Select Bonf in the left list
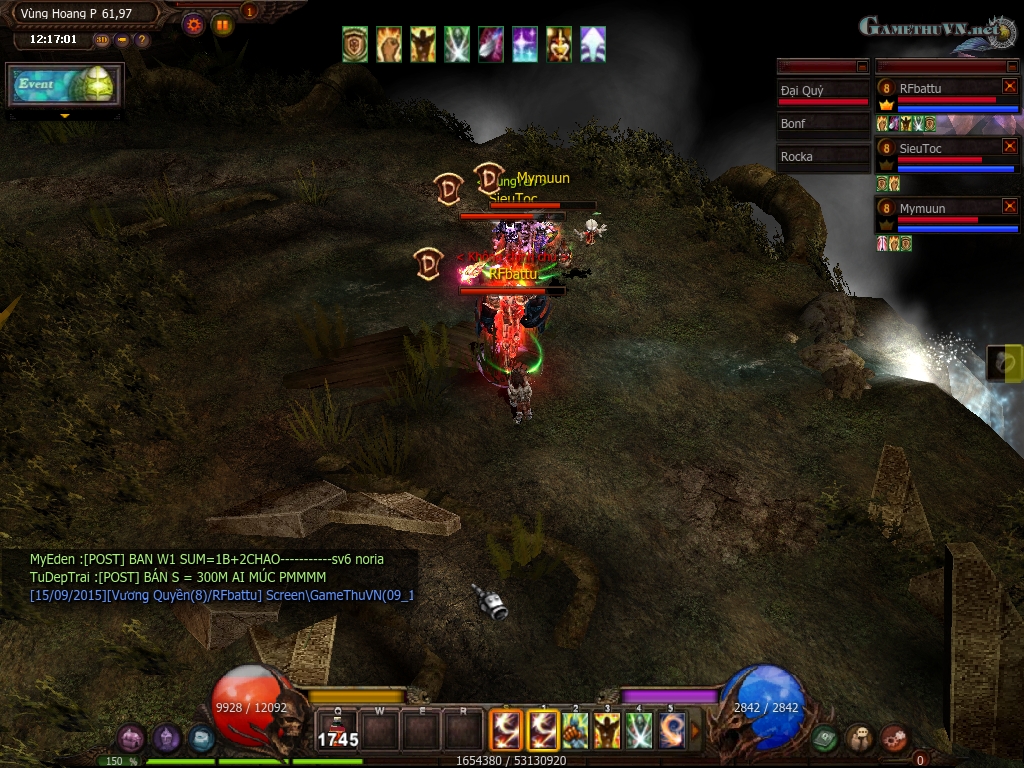This screenshot has width=1024, height=768. click(823, 124)
